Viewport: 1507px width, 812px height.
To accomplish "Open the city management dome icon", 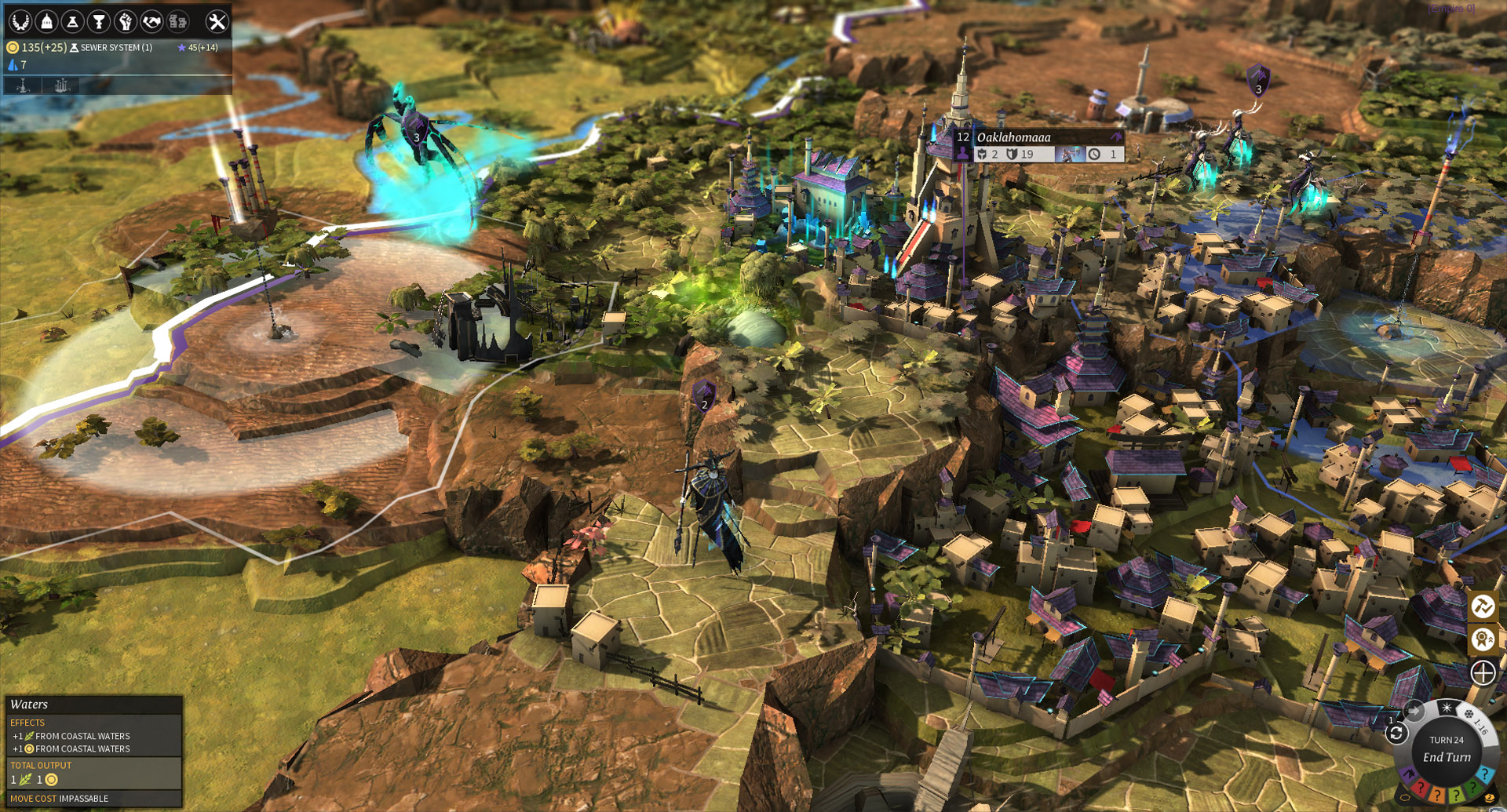I will click(46, 21).
